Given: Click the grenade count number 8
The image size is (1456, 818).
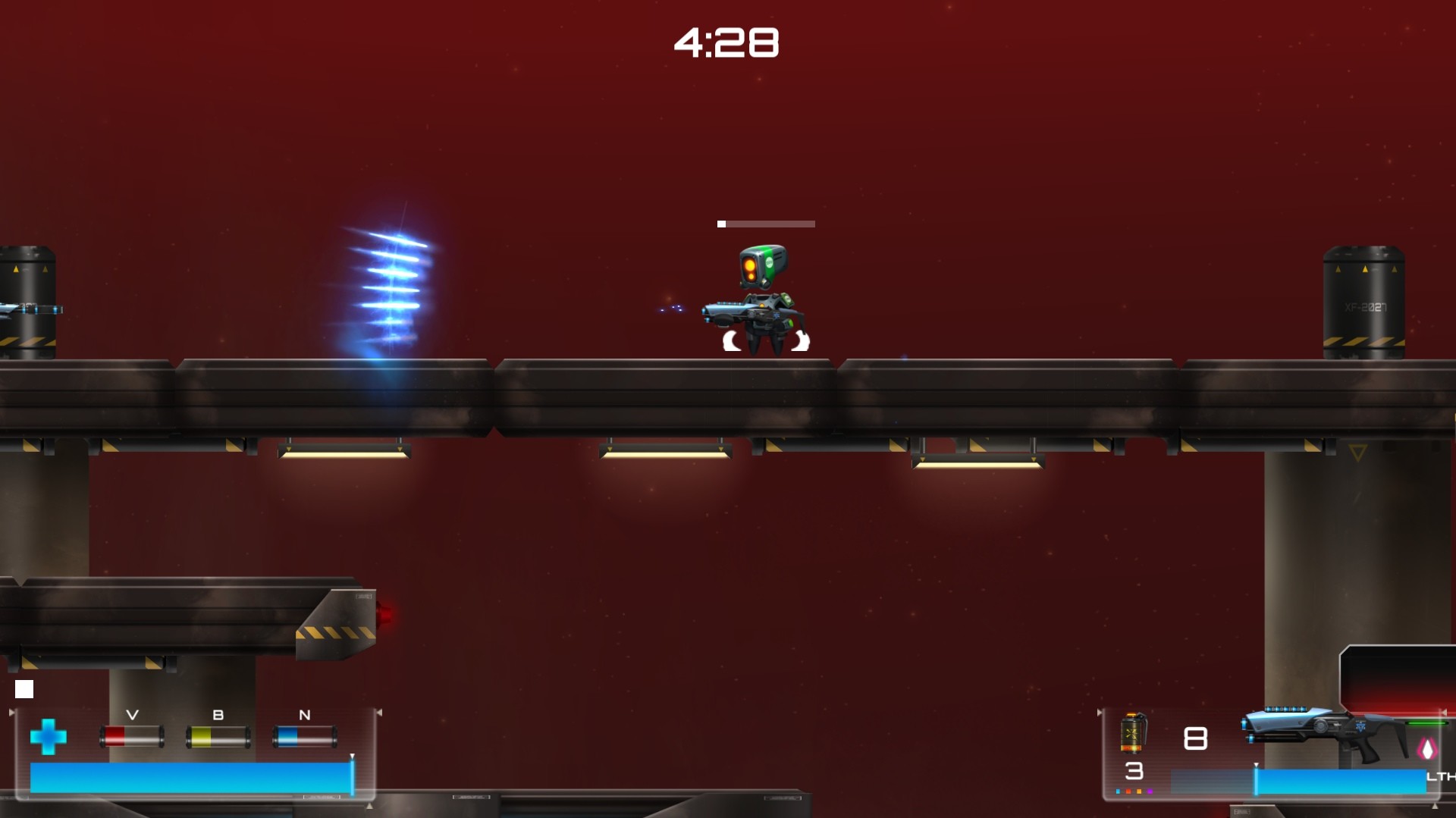Looking at the screenshot, I should 1195,737.
